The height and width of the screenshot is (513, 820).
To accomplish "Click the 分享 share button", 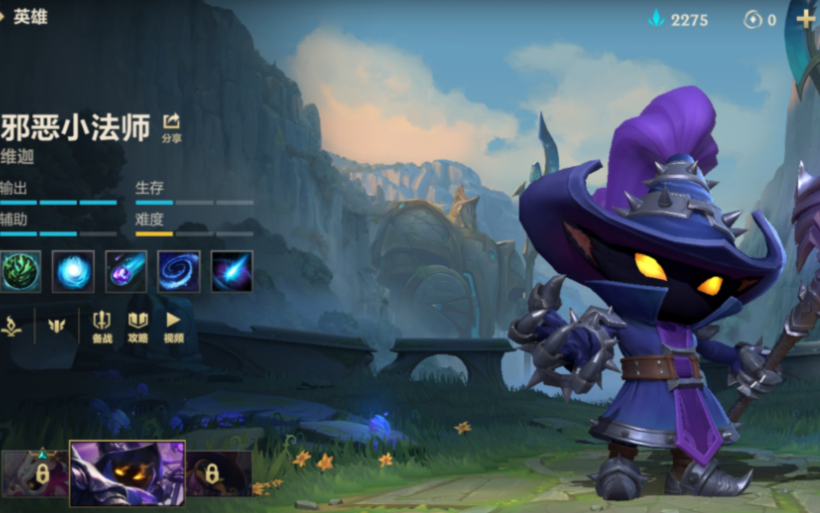I will click(171, 126).
